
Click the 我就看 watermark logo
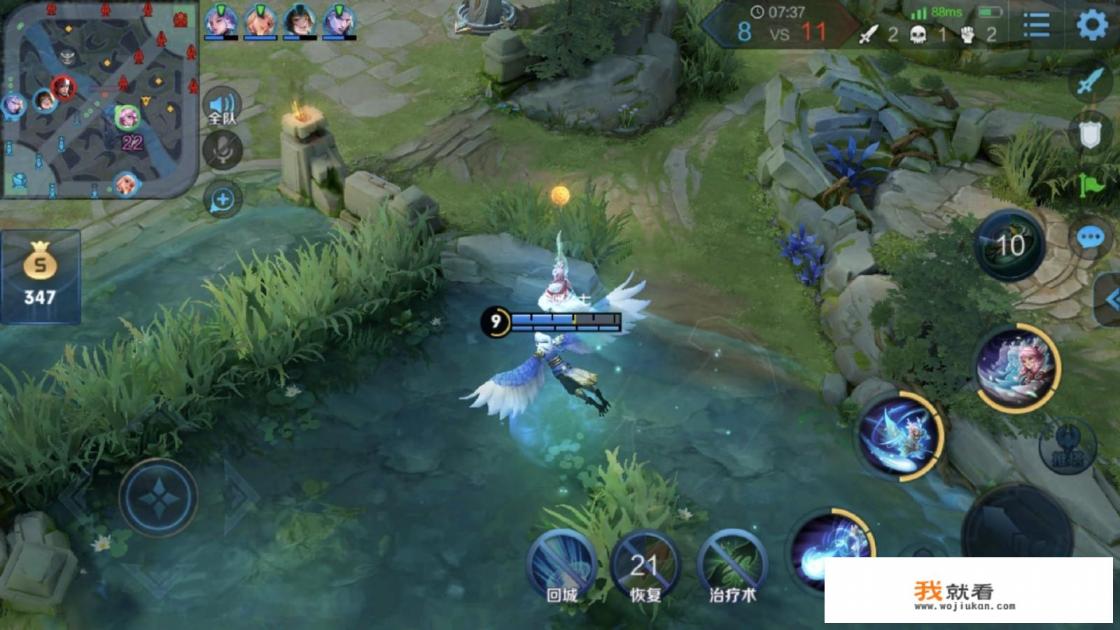coord(966,592)
